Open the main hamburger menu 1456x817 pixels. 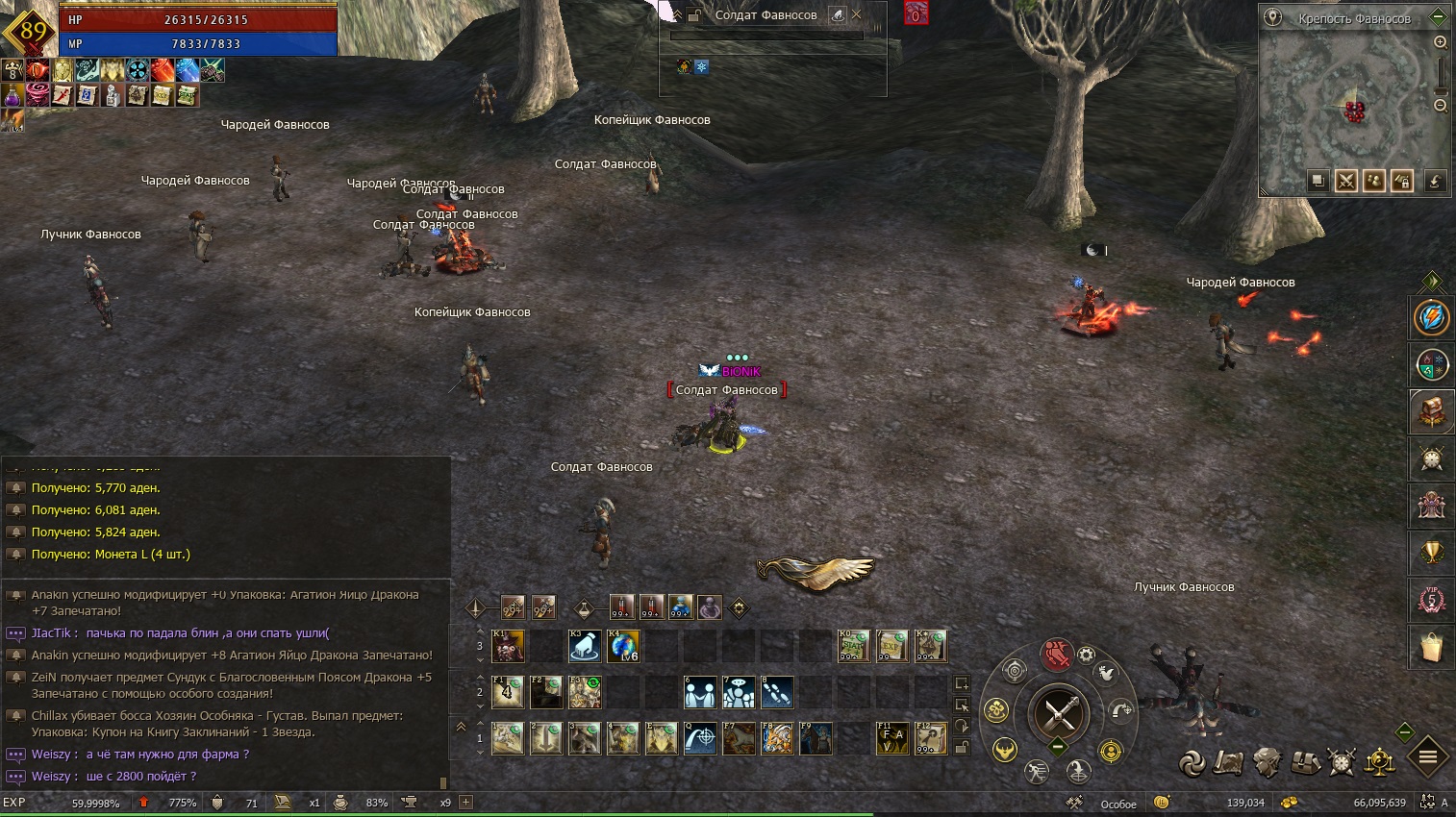pos(1427,757)
